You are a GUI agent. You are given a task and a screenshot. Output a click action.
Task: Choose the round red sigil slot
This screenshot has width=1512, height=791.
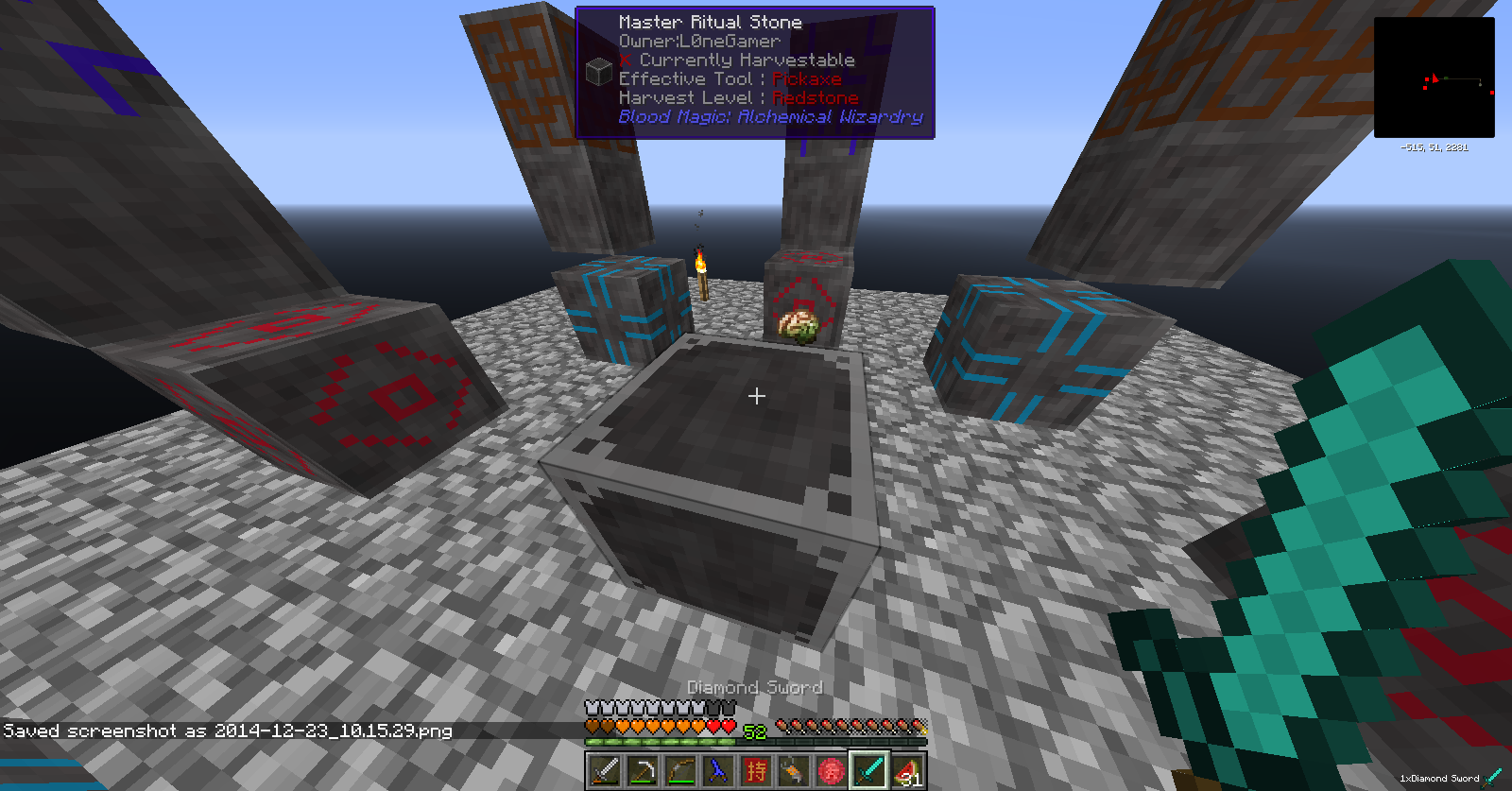(832, 771)
